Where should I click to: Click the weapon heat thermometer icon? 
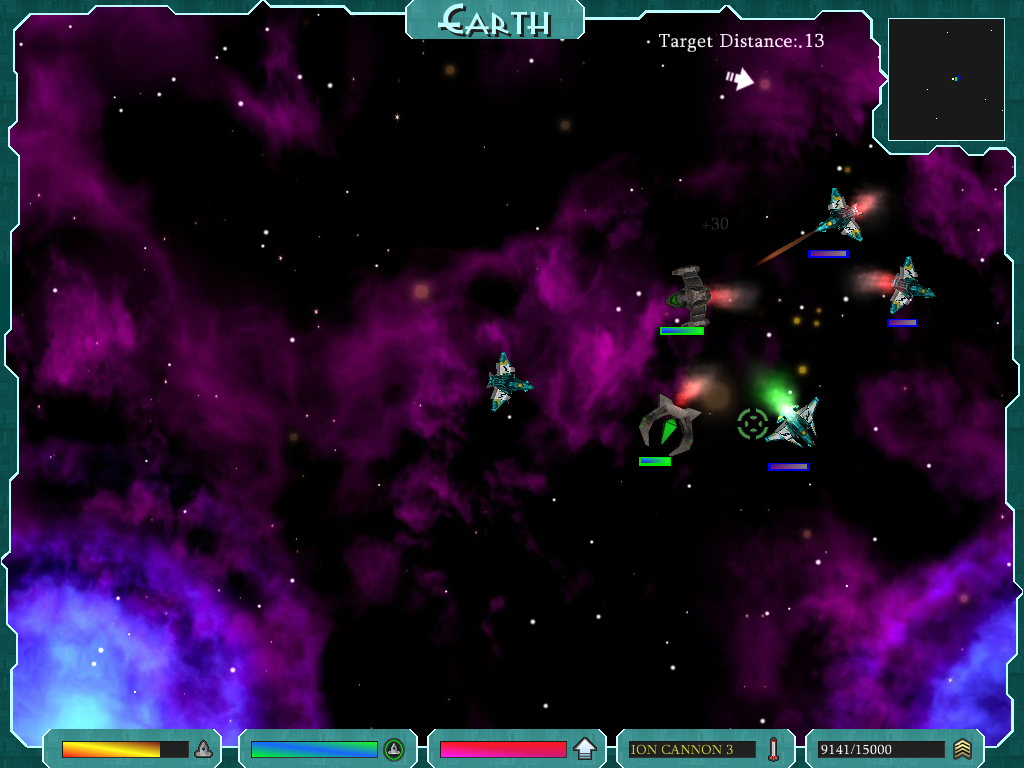click(x=773, y=749)
